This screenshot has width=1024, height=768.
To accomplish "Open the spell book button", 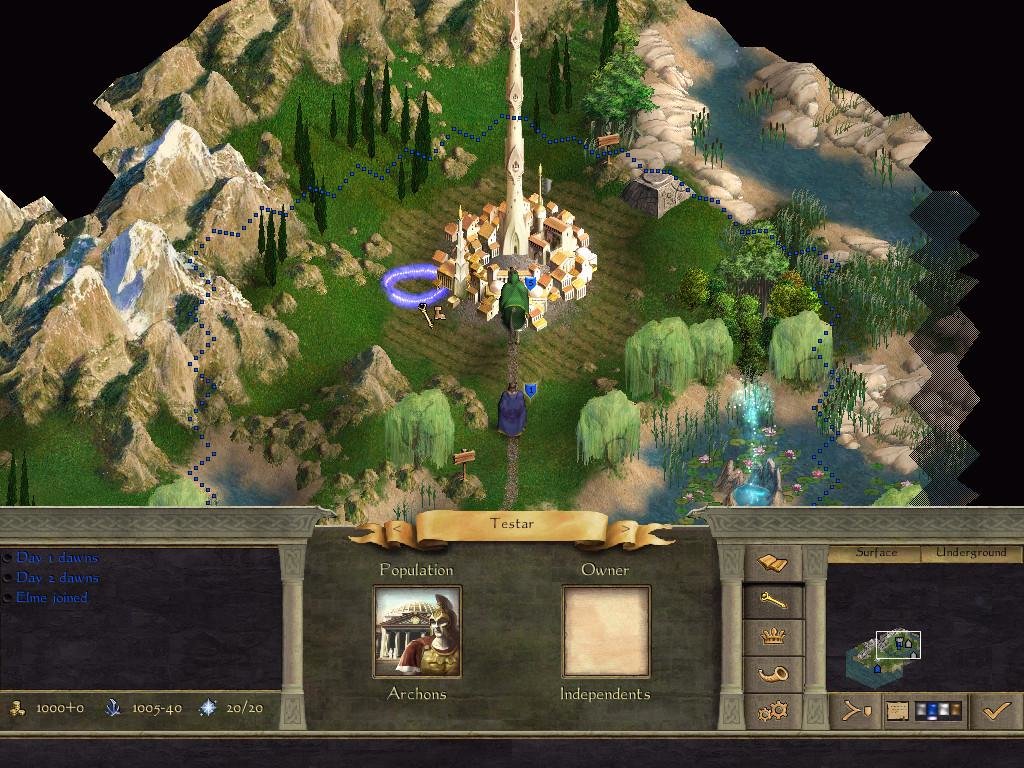I will coord(773,564).
